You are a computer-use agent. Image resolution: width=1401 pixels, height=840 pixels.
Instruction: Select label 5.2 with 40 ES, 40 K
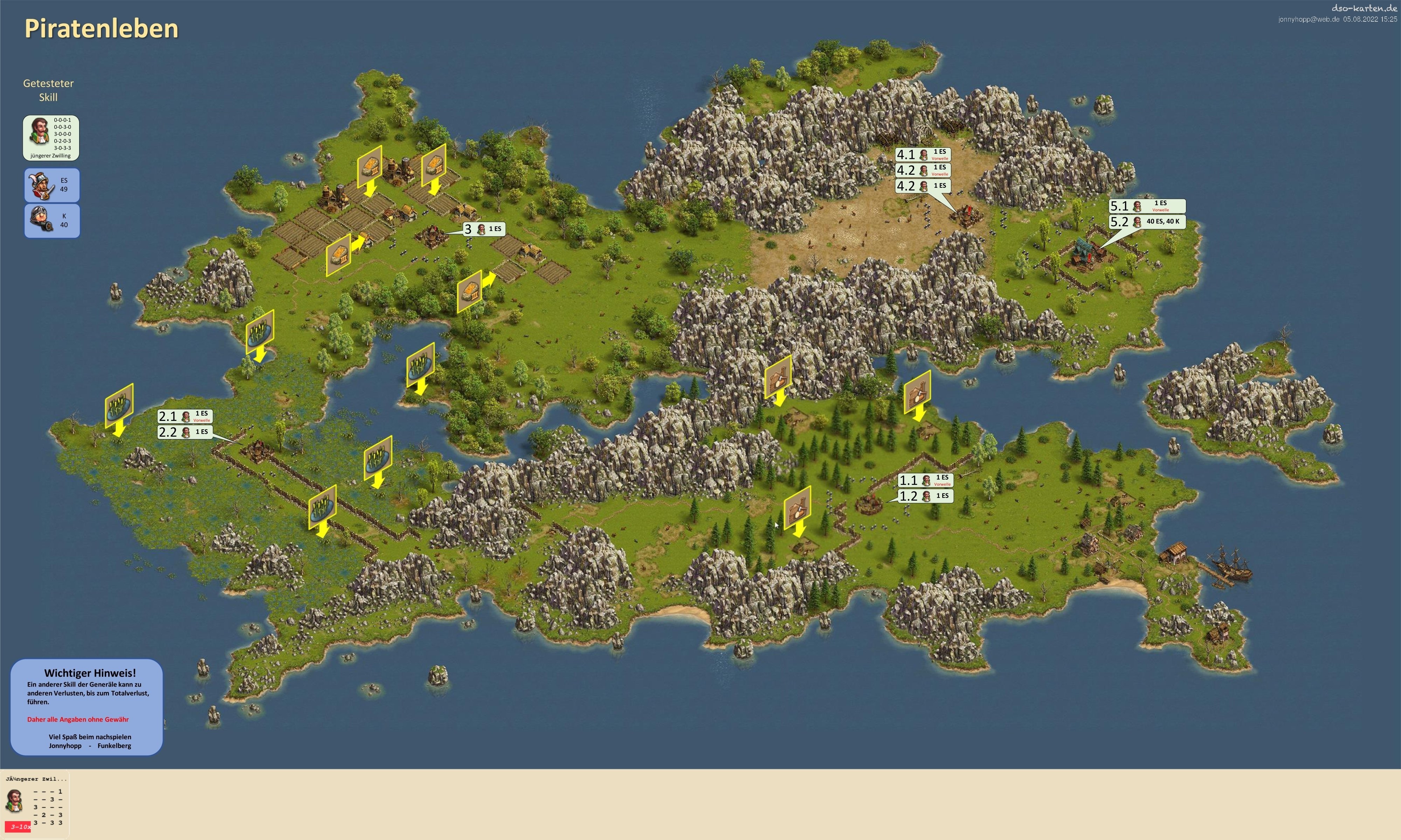pyautogui.click(x=1147, y=222)
